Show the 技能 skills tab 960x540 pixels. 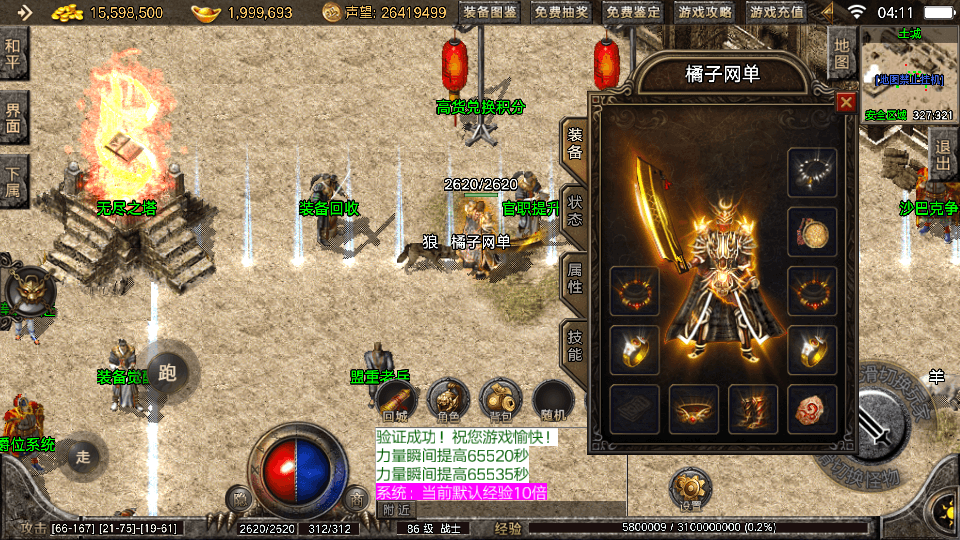pos(575,343)
